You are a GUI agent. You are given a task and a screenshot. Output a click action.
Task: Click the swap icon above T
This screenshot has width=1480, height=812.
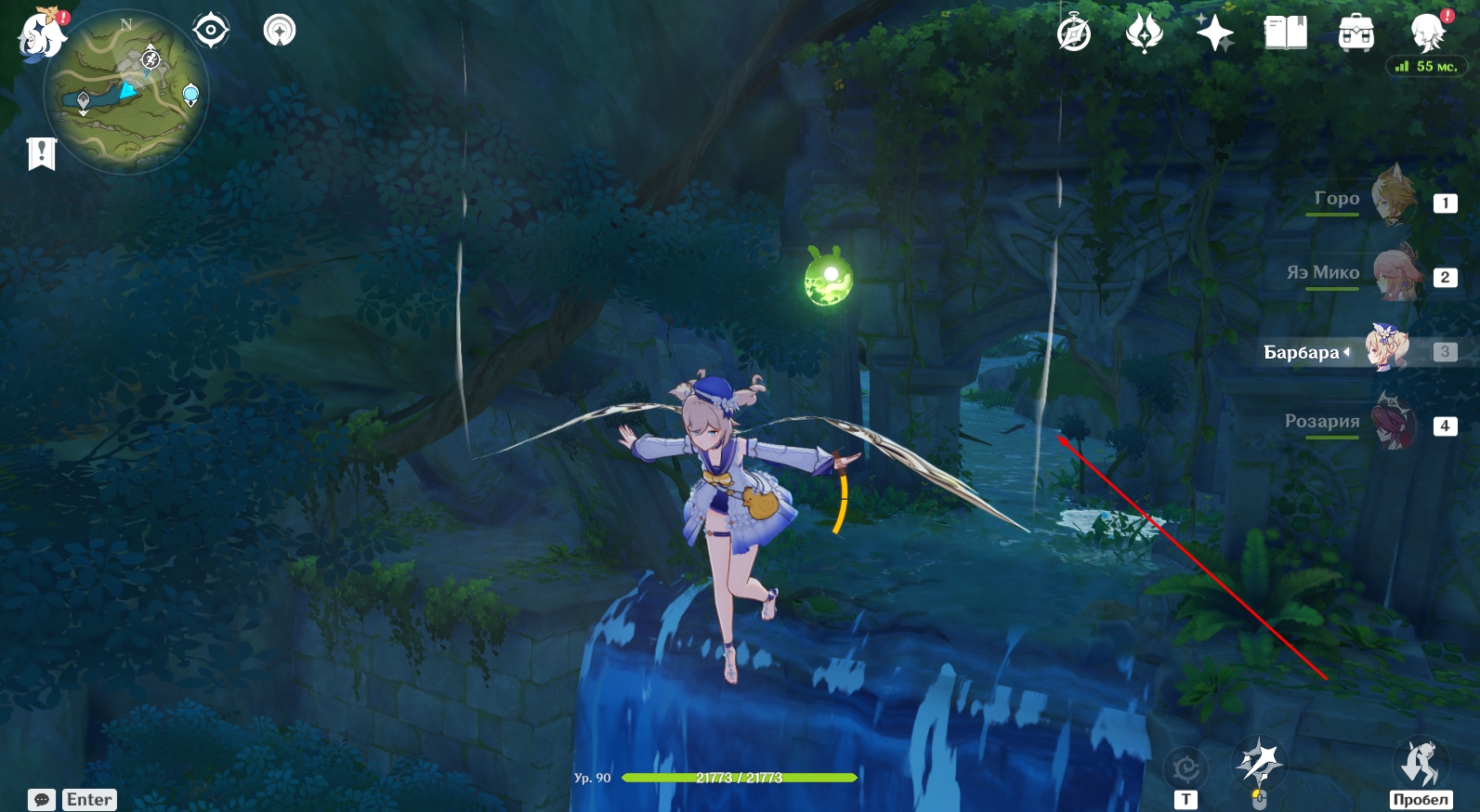[x=1185, y=768]
